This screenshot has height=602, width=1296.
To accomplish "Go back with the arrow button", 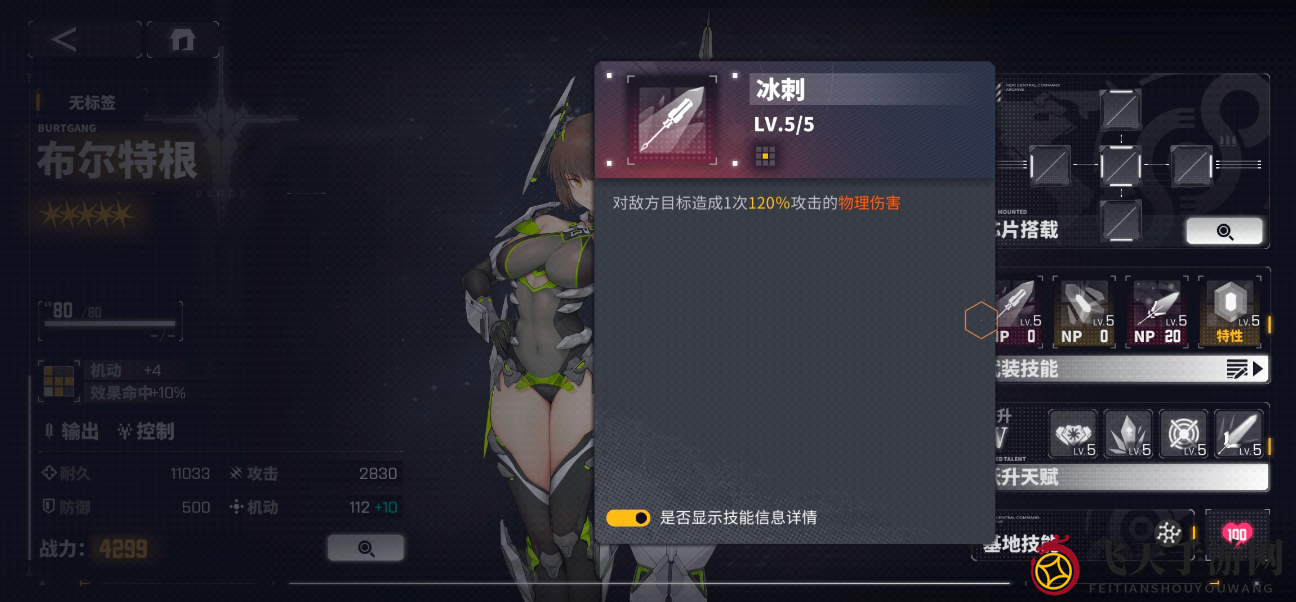I will tap(67, 40).
